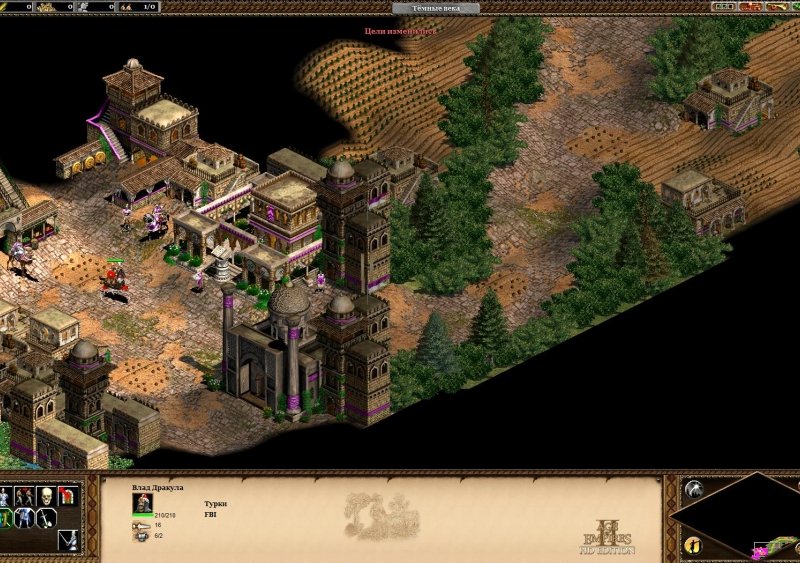Click the golden idle villager button
Screen dimensions: 800x563
point(692,545)
